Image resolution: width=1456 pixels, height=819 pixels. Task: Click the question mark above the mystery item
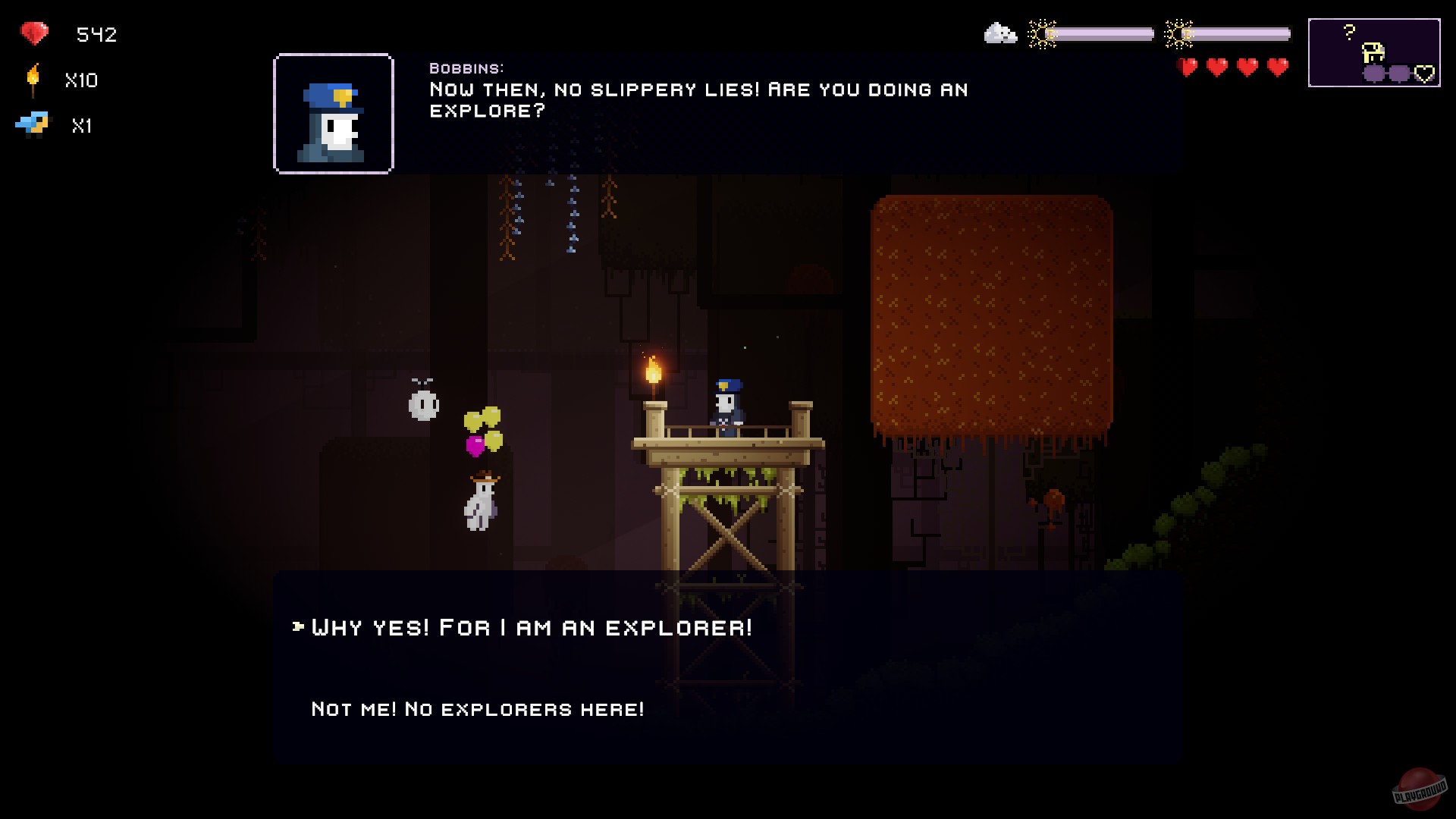point(1349,32)
